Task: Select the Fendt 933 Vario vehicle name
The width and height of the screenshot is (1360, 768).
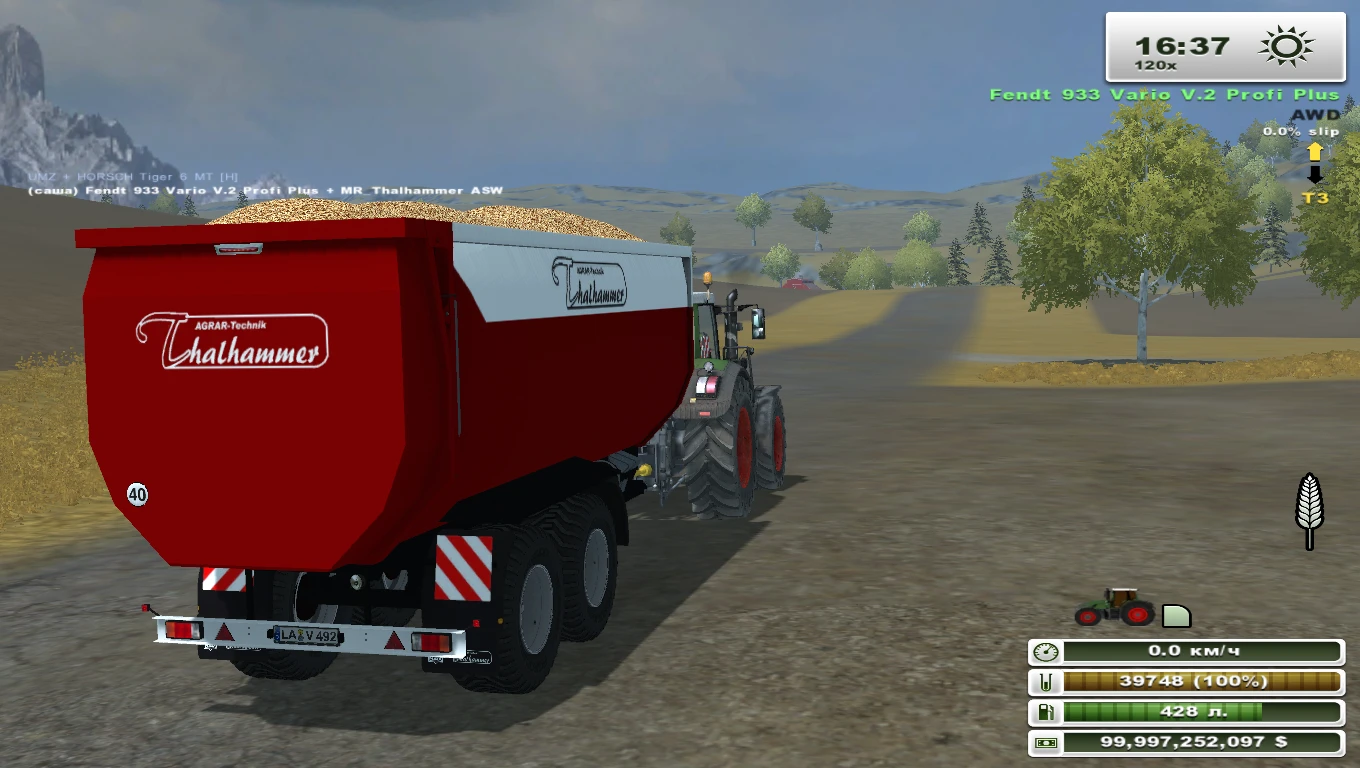Action: [1163, 93]
